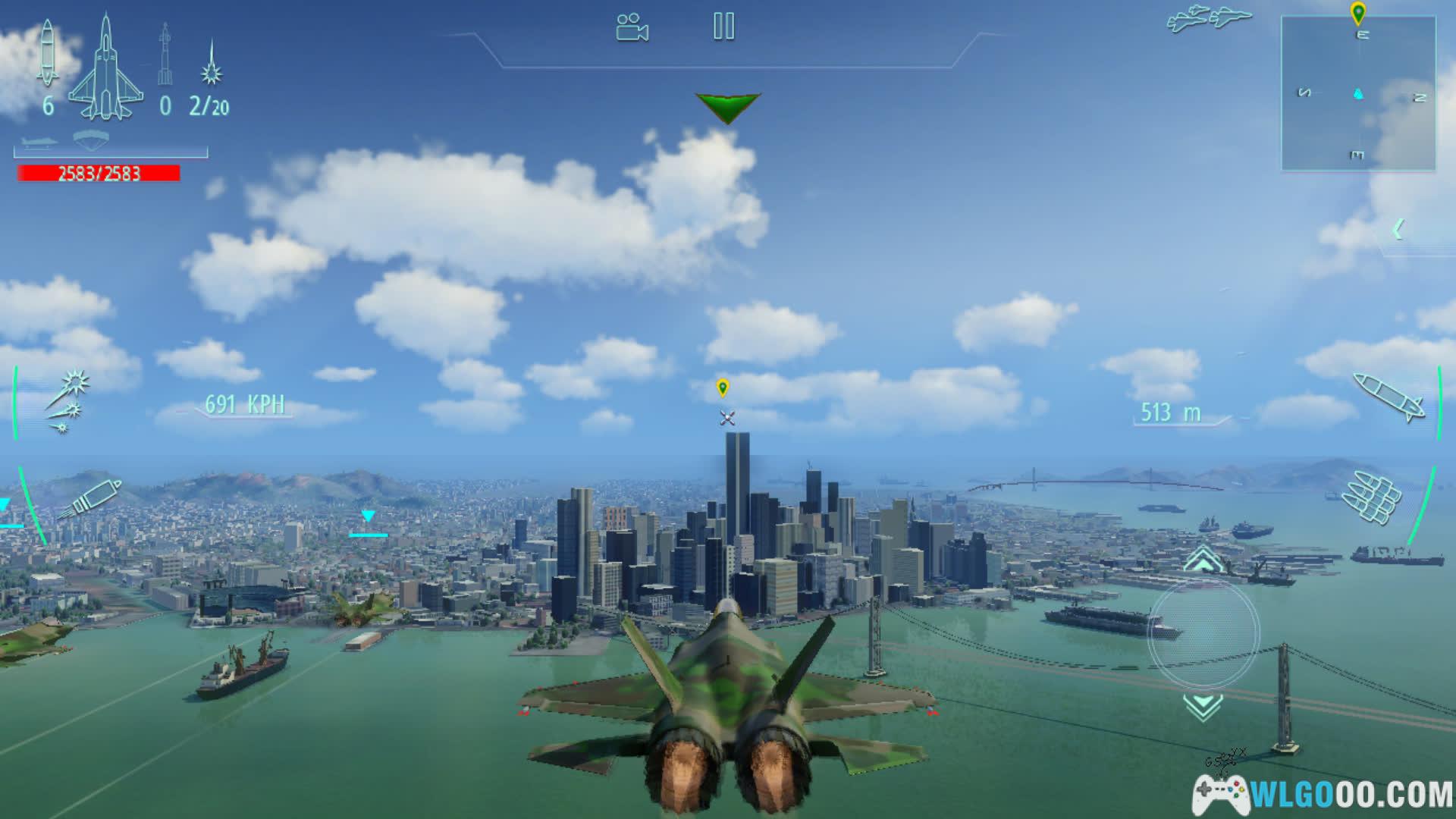Decrease throttle with the down chevron
The image size is (1456, 819).
pyautogui.click(x=1203, y=706)
